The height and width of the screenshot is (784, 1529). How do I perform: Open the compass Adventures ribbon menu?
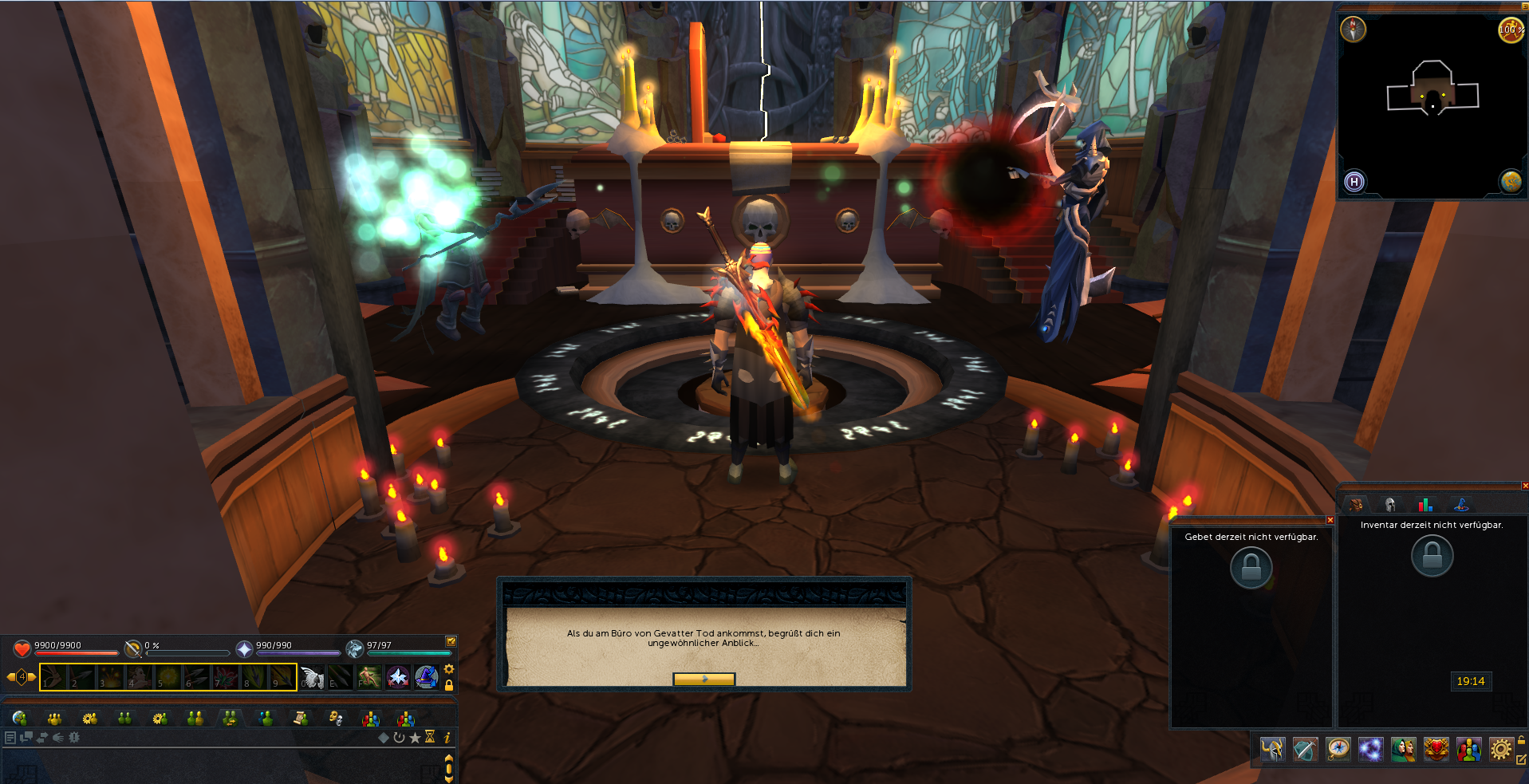point(1338,750)
